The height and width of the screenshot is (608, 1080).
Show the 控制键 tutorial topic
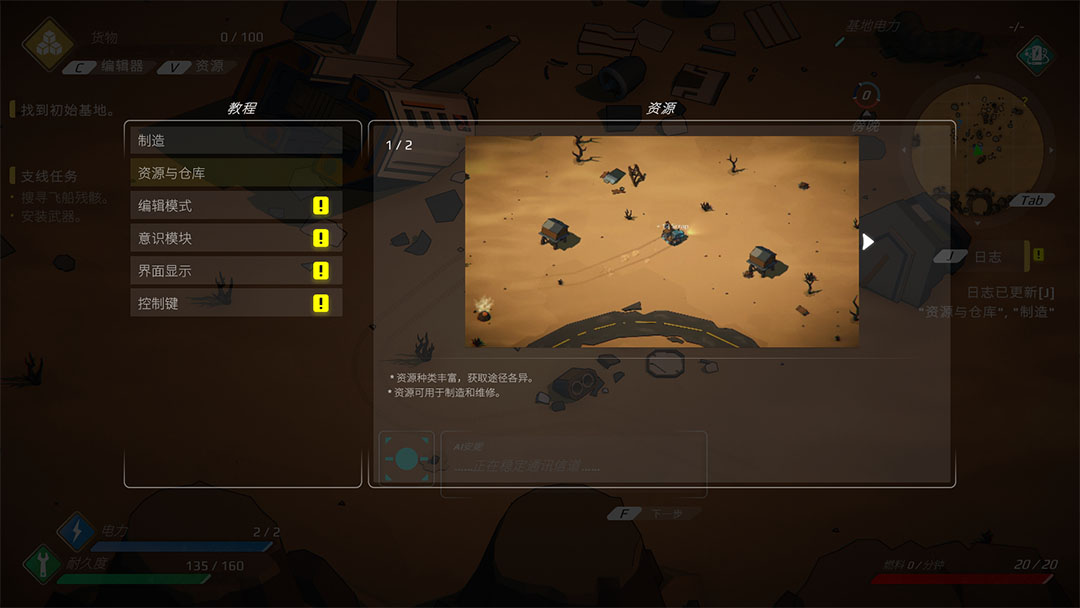(x=236, y=303)
